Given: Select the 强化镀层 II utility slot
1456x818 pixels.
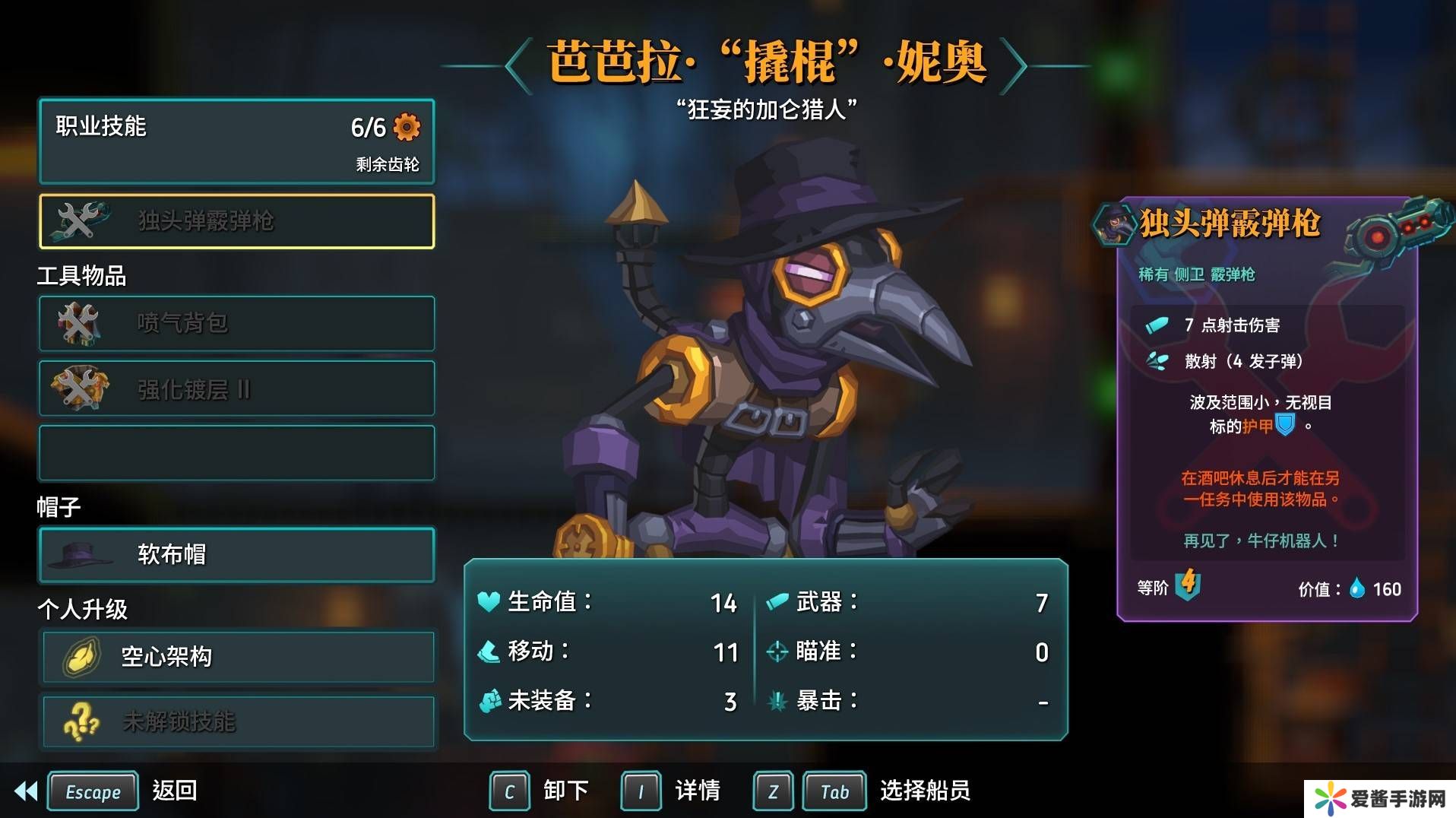Looking at the screenshot, I should 236,388.
